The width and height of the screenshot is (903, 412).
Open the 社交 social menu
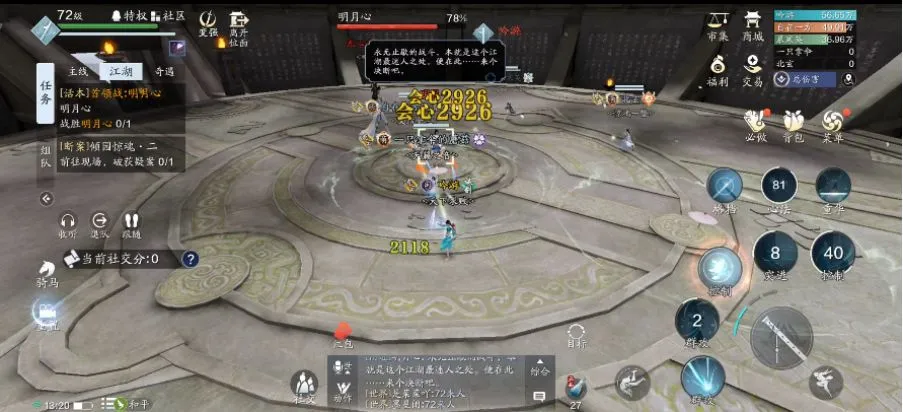click(304, 384)
